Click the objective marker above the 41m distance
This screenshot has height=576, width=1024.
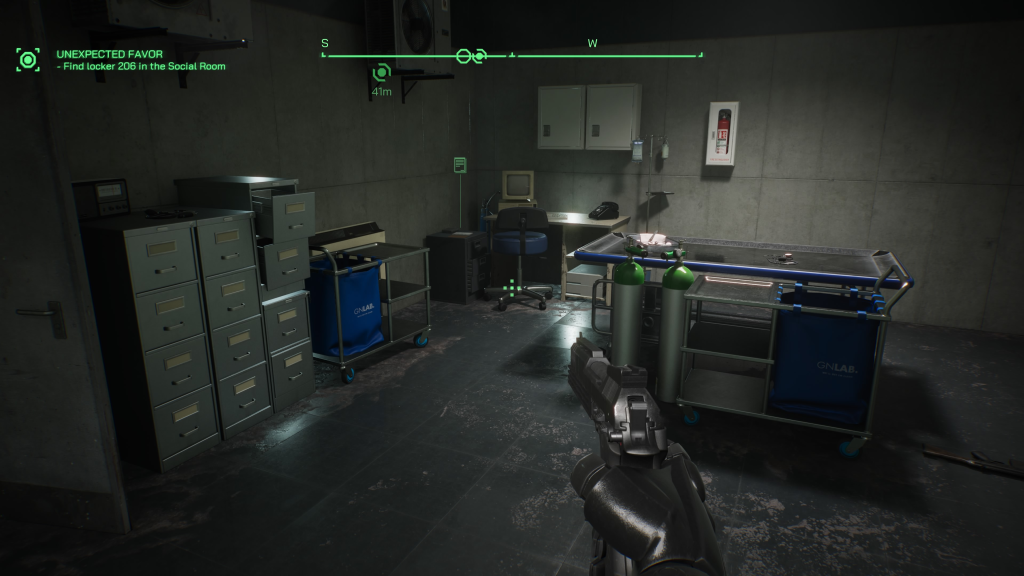380,73
